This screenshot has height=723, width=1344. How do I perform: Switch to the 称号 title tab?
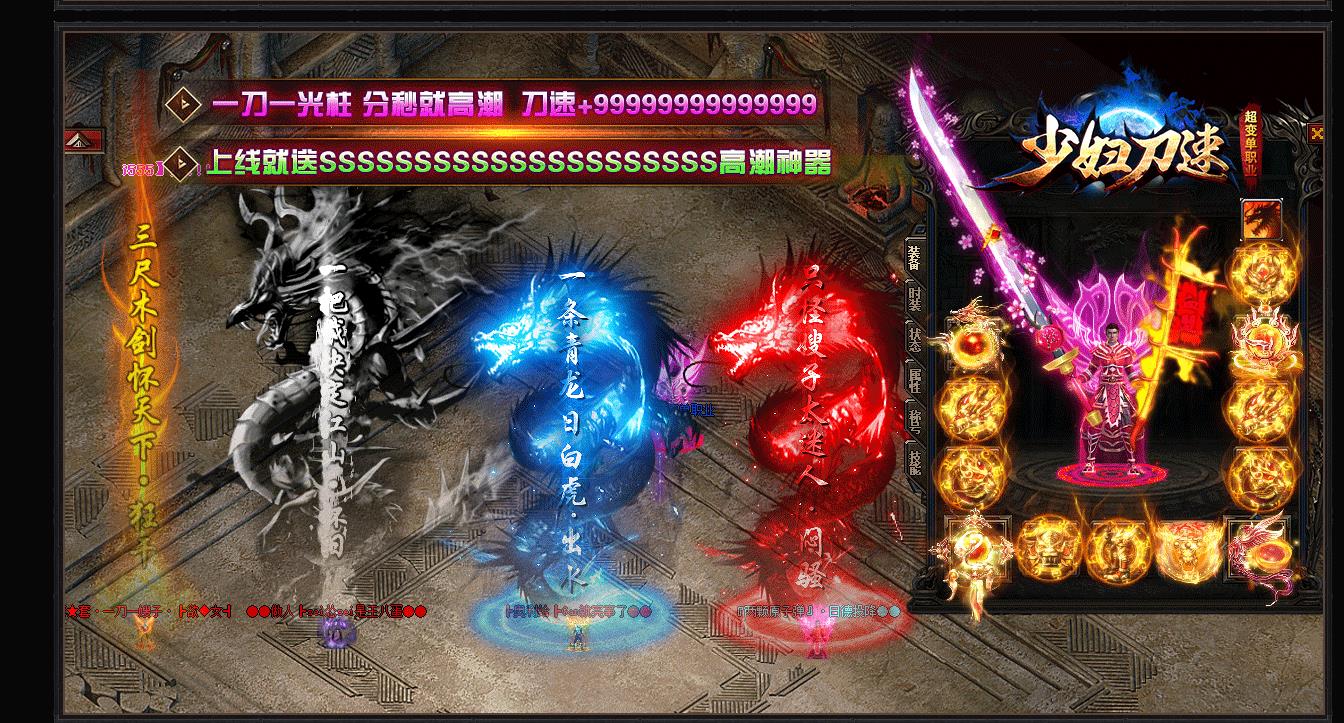pyautogui.click(x=914, y=420)
